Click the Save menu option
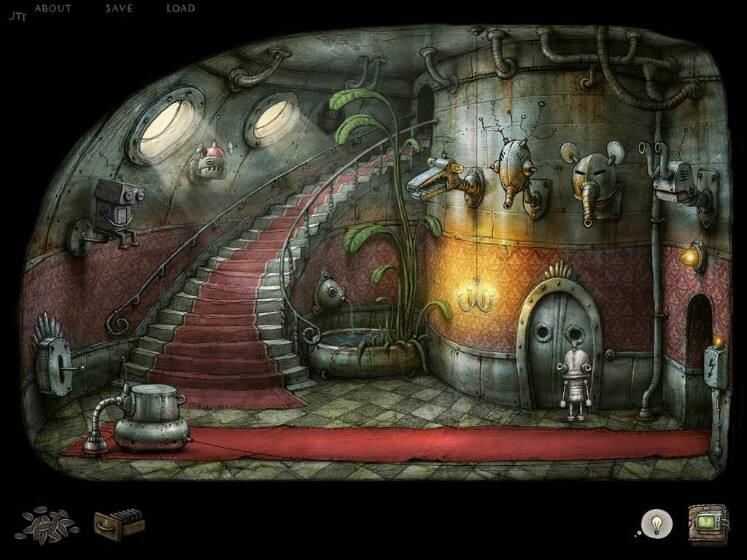Image resolution: width=747 pixels, height=560 pixels. pyautogui.click(x=118, y=8)
